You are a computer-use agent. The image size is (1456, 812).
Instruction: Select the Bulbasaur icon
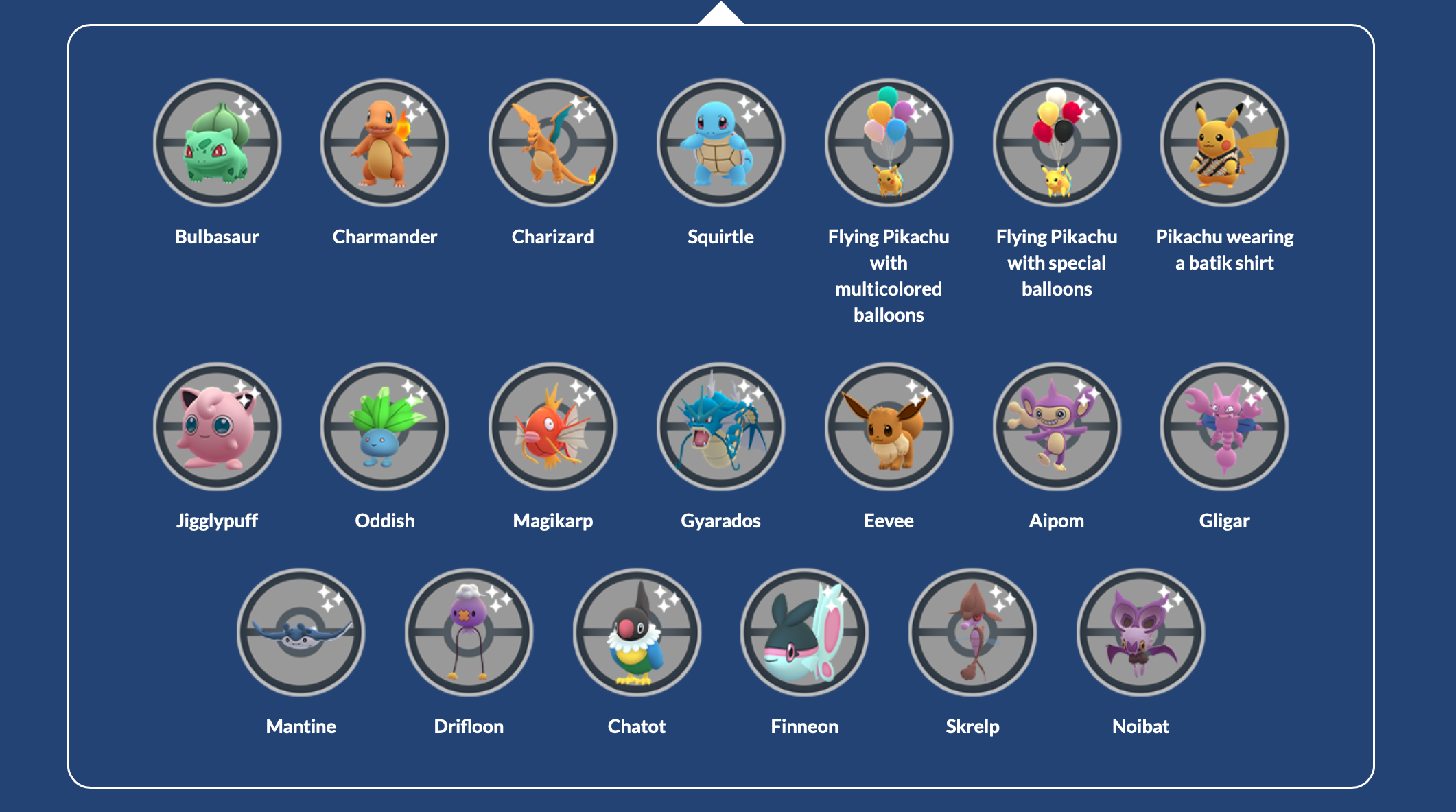coord(217,143)
